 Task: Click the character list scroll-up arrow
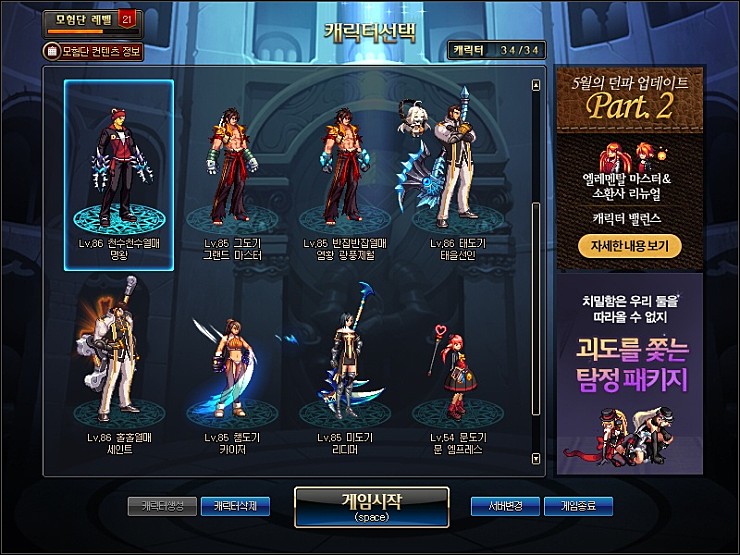click(x=537, y=85)
